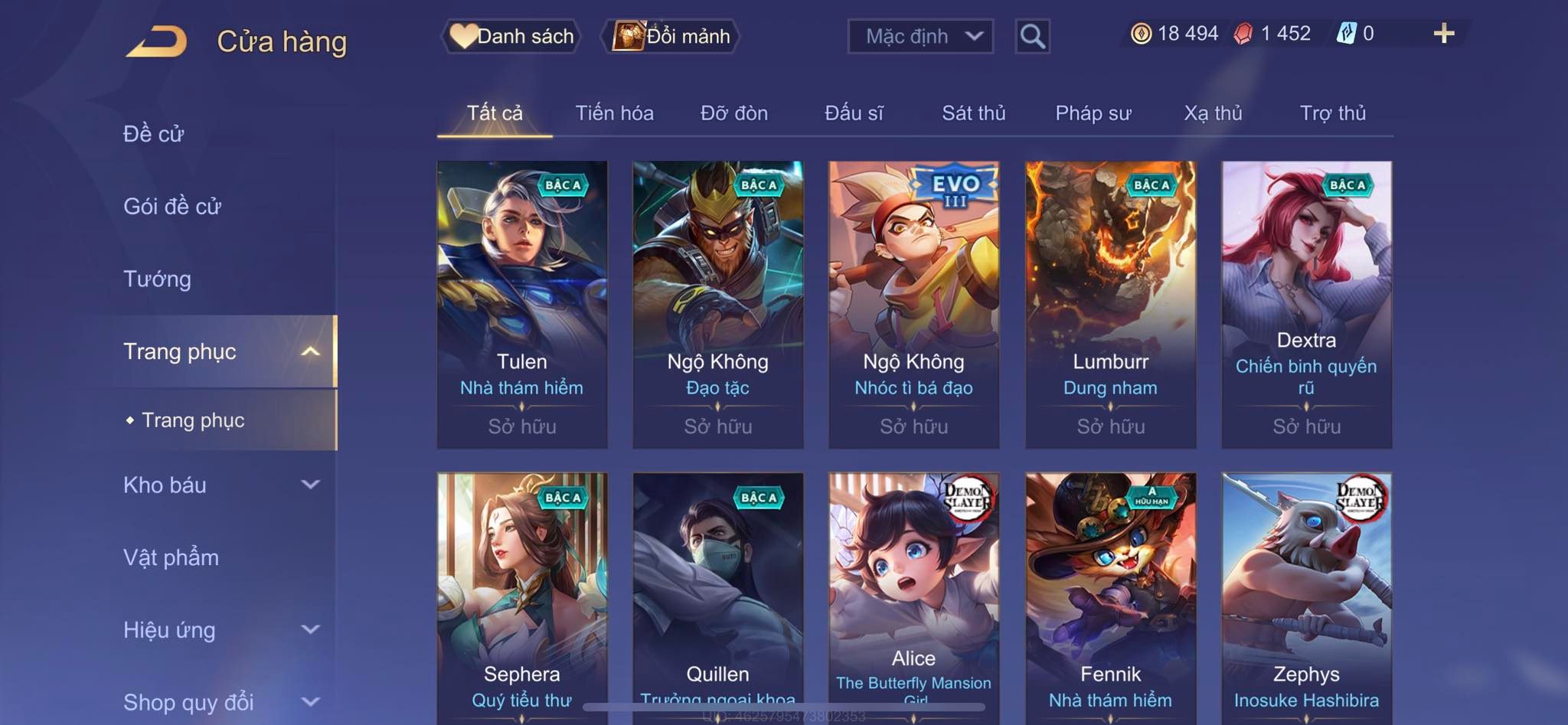Viewport: 1568px width, 725px height.
Task: Select the Zephys Inosuke Hashibira skin card
Action: 1306,597
